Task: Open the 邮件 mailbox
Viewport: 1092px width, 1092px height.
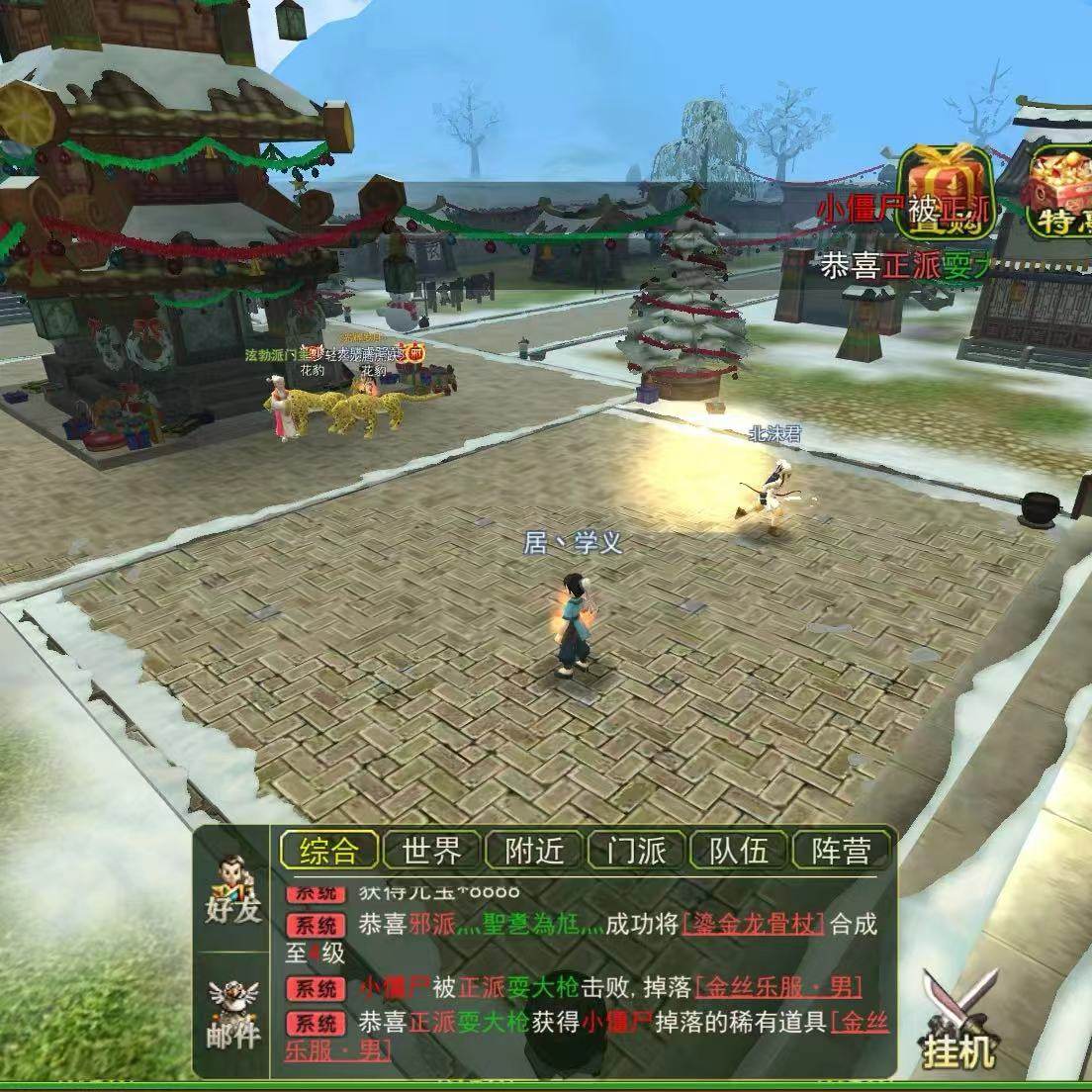Action: click(x=232, y=1014)
